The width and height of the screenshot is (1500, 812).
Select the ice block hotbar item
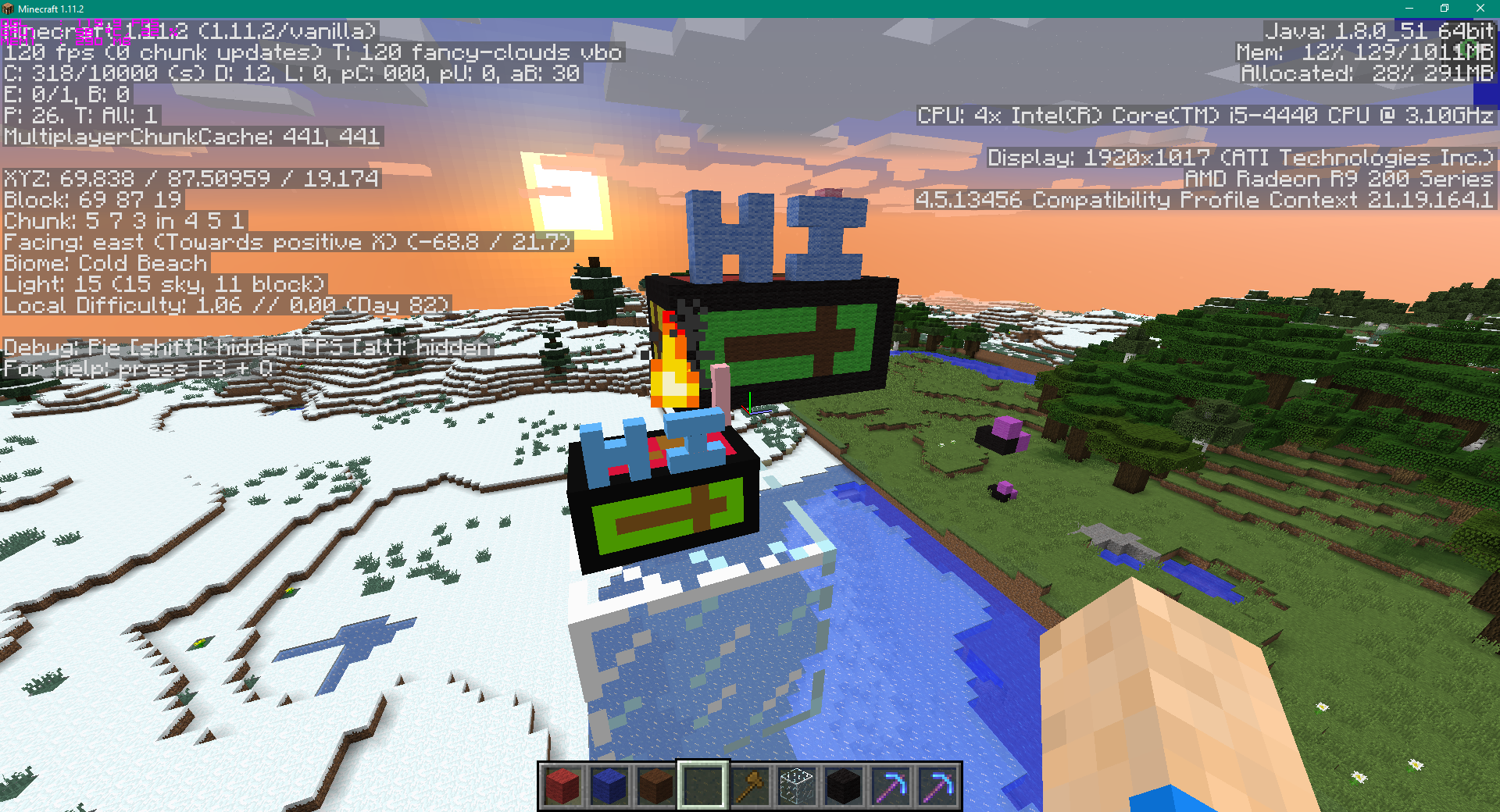point(795,786)
